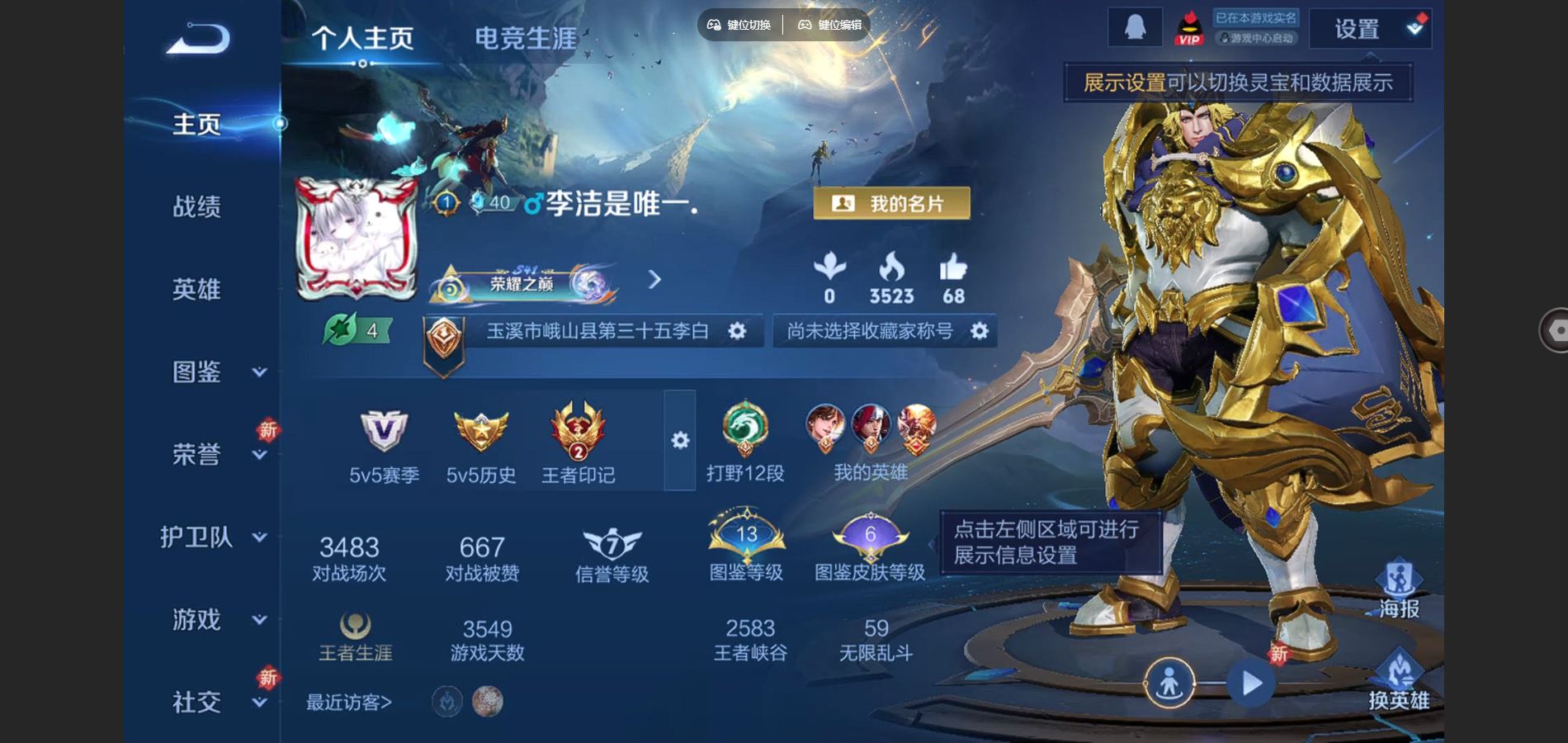Open the arrow next to 荣耀之巅 rank
Image resolution: width=1568 pixels, height=743 pixels.
coord(656,279)
